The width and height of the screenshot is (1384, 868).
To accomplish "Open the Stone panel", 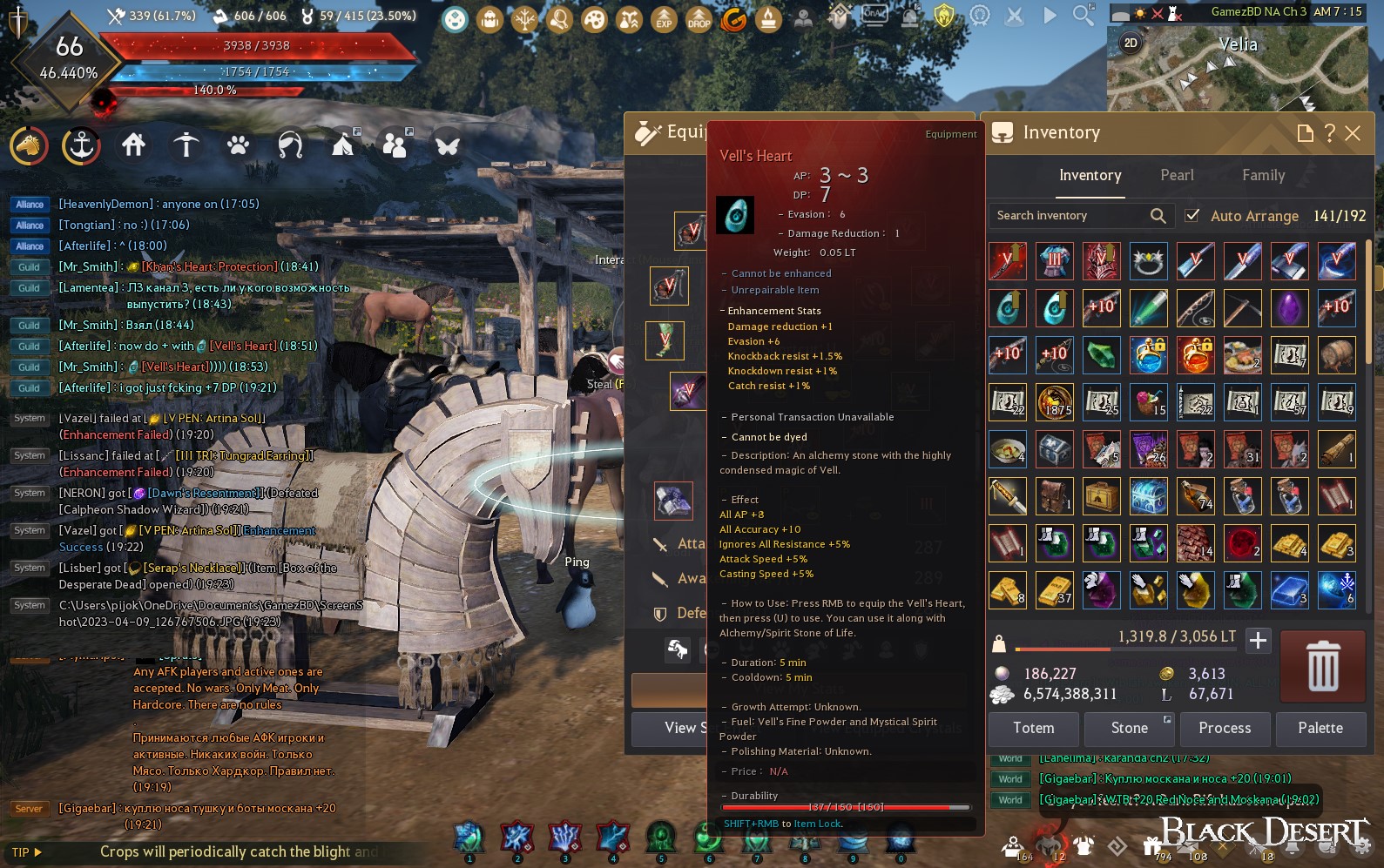I will pos(1129,729).
